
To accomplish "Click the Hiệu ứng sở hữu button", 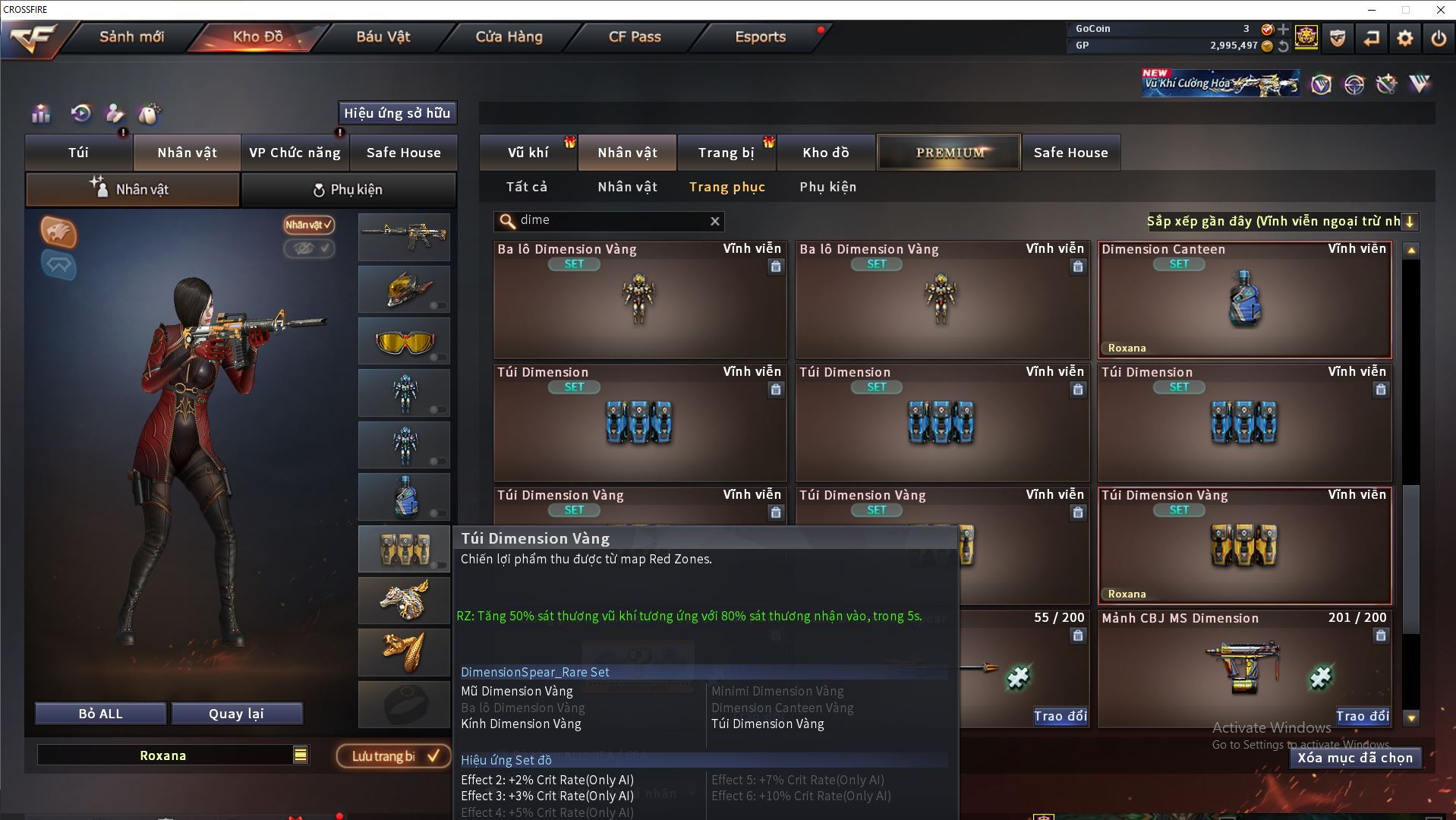I will (x=397, y=113).
